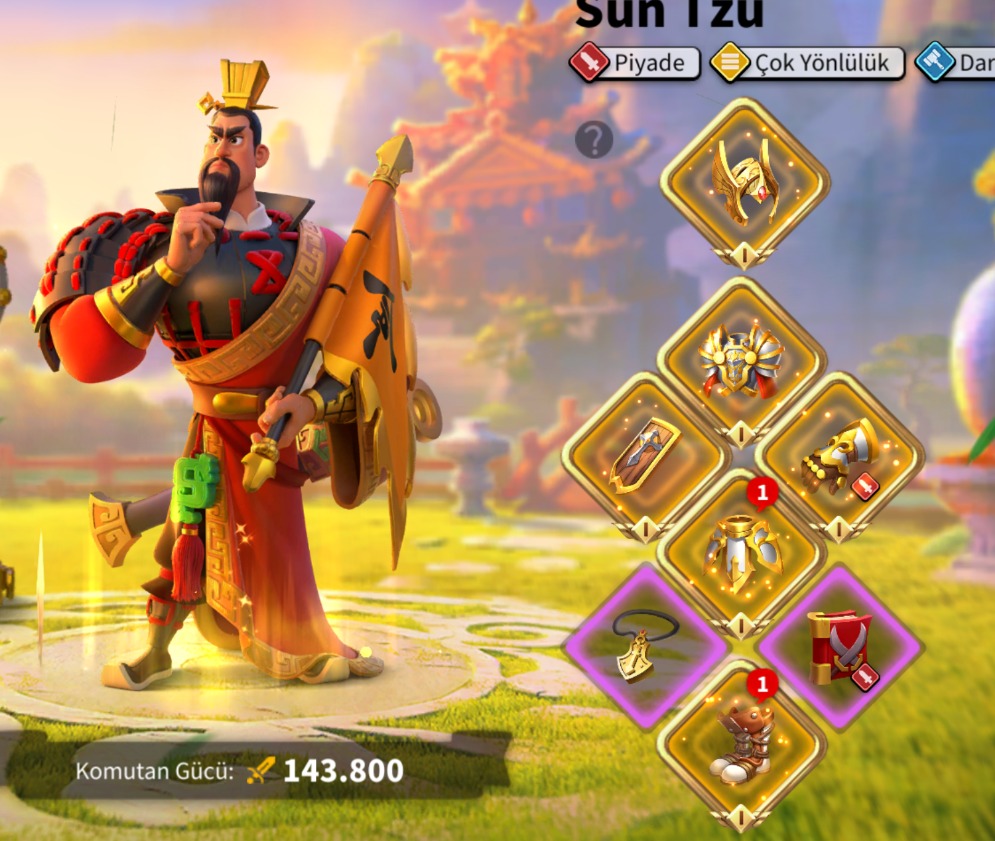Select the golden gauntlets equipment slot
This screenshot has height=841, width=995.
point(839,456)
